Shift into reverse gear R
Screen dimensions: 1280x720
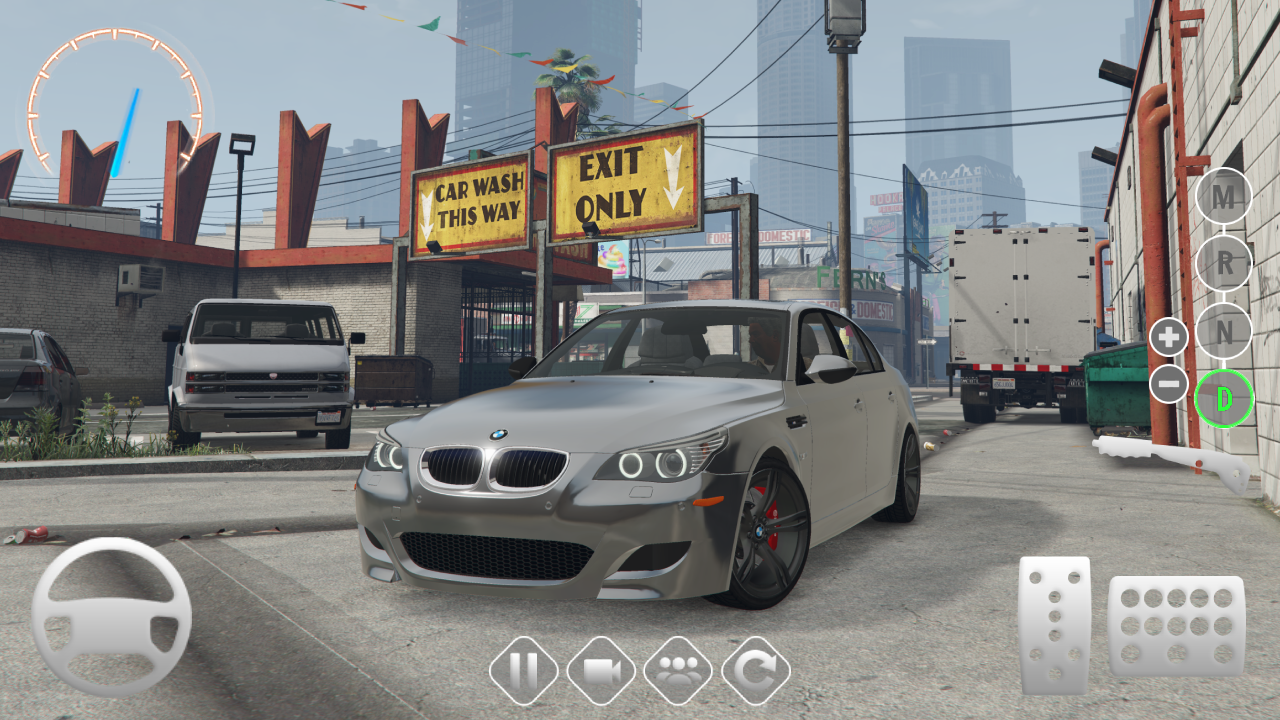point(1223,264)
